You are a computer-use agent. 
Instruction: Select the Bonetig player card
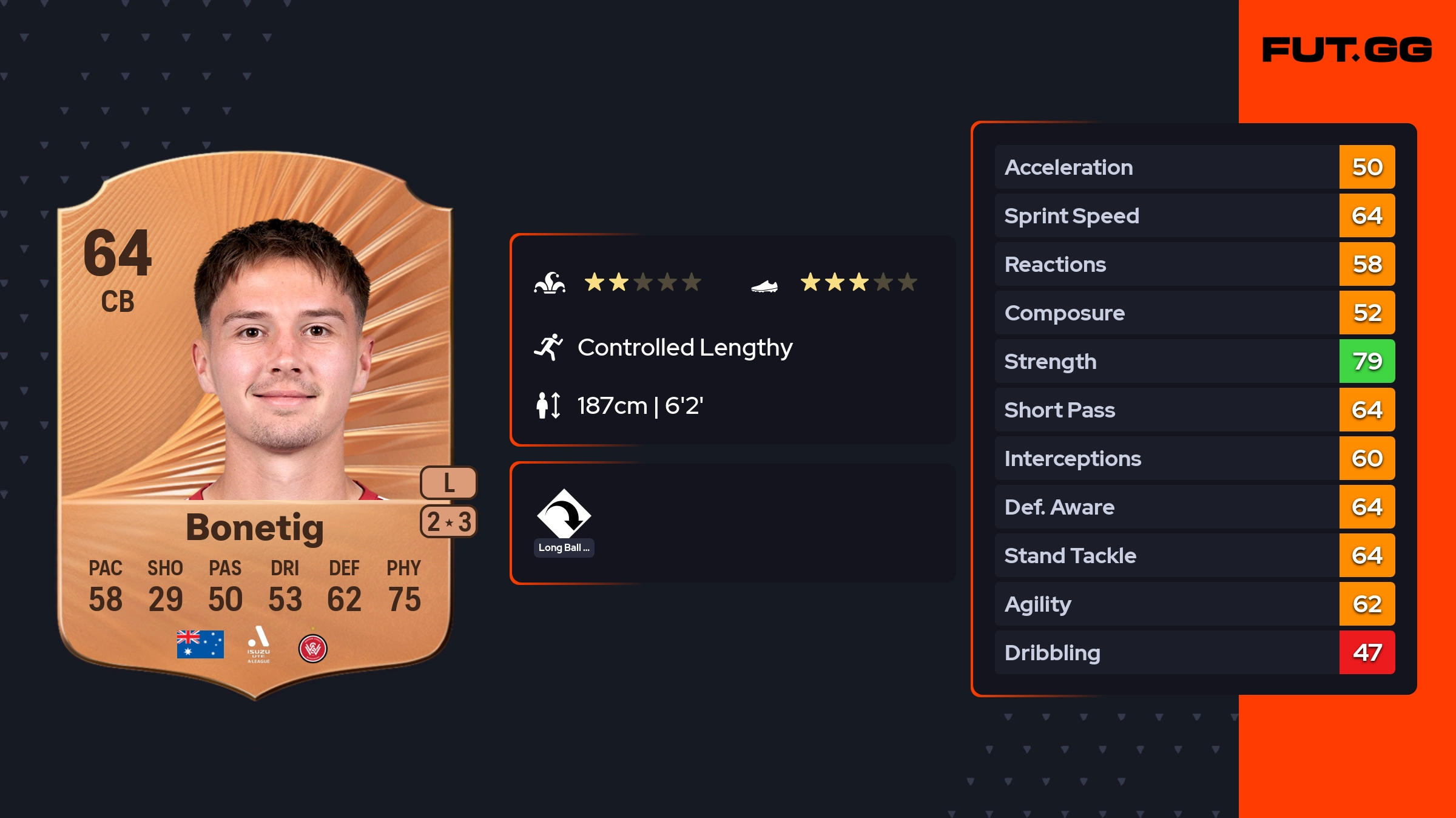coord(255,425)
